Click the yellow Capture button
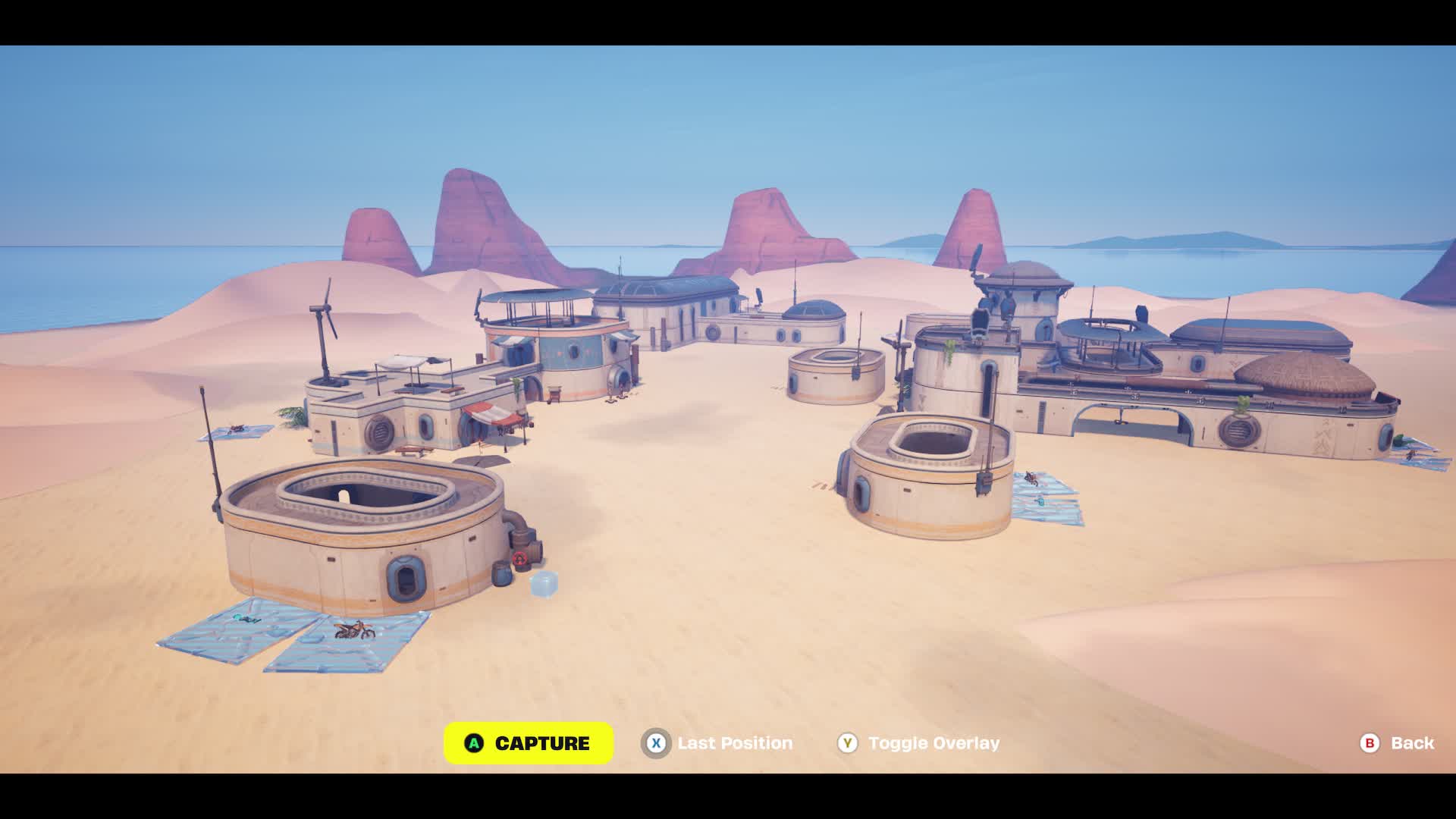This screenshot has width=1456, height=819. pyautogui.click(x=529, y=743)
